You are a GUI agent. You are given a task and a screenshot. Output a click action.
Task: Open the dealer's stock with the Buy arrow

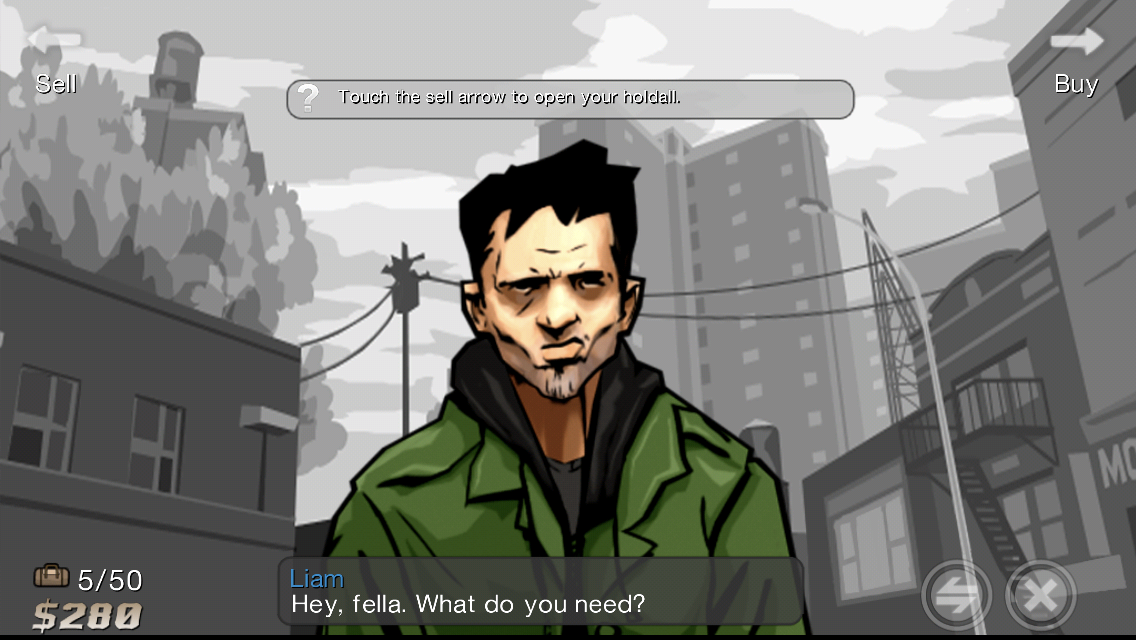[1077, 41]
